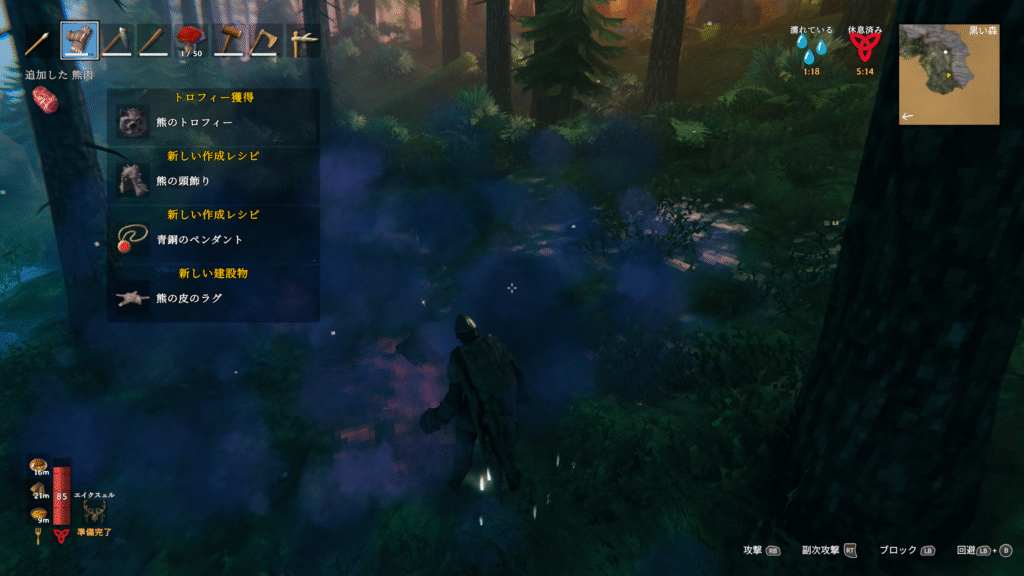This screenshot has height=576, width=1024.
Task: Equip the wooden hammer from the hotbar
Action: [x=229, y=41]
